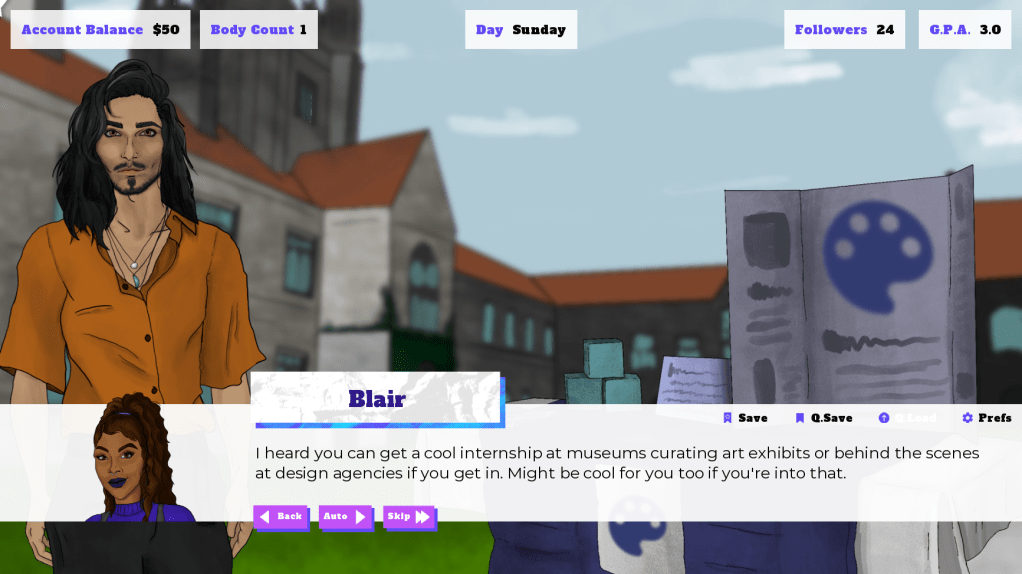Open the Save menu
Viewport: 1022px width, 574px height.
click(x=746, y=418)
